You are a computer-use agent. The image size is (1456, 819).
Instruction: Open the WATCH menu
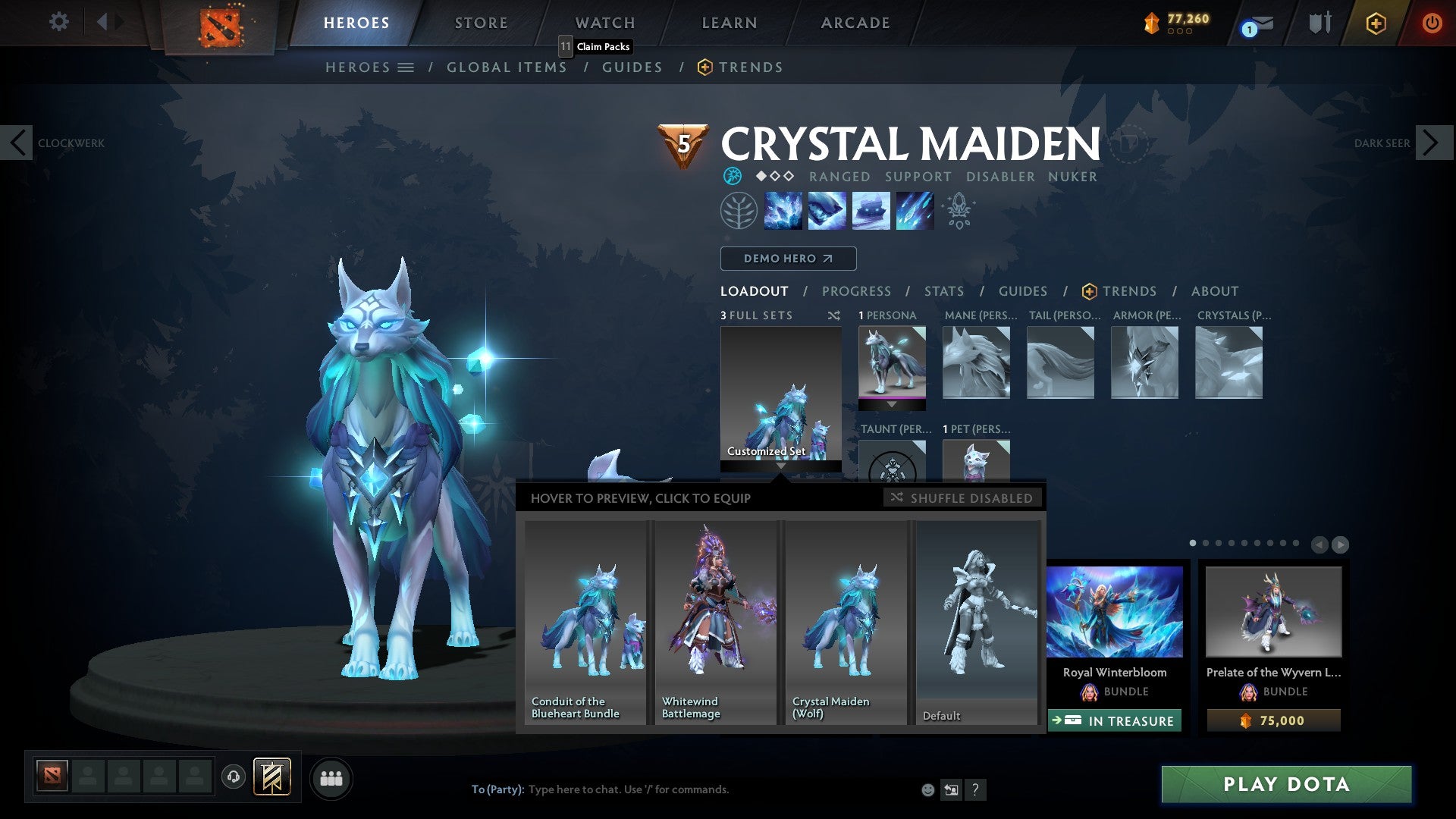[x=604, y=22]
